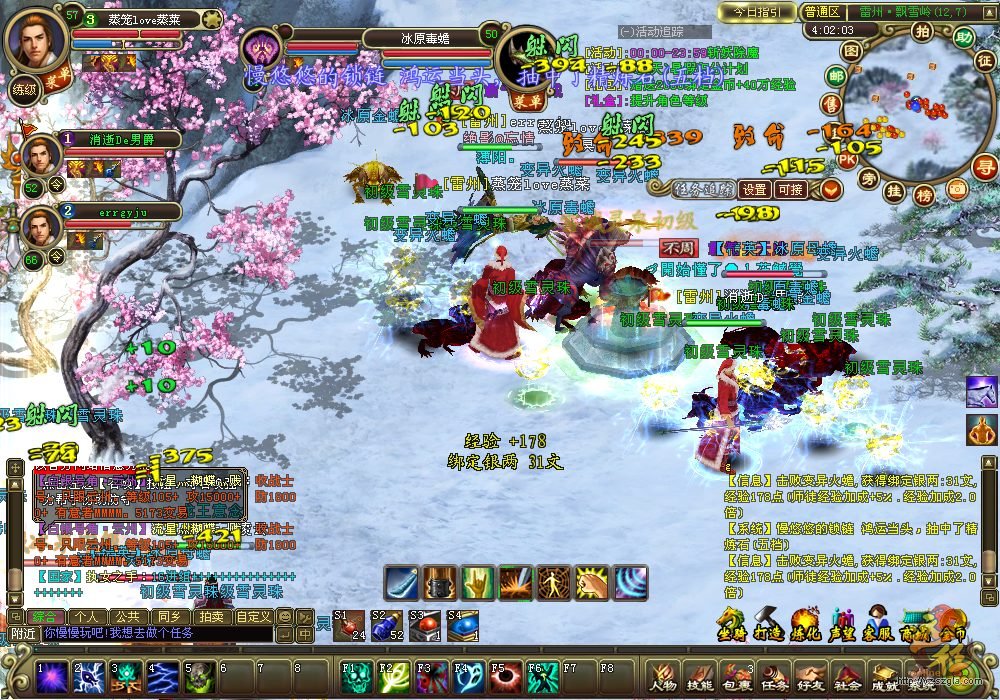Take a screenshot with the camera icon
Viewport: 1000px width, 700px height.
(957, 189)
